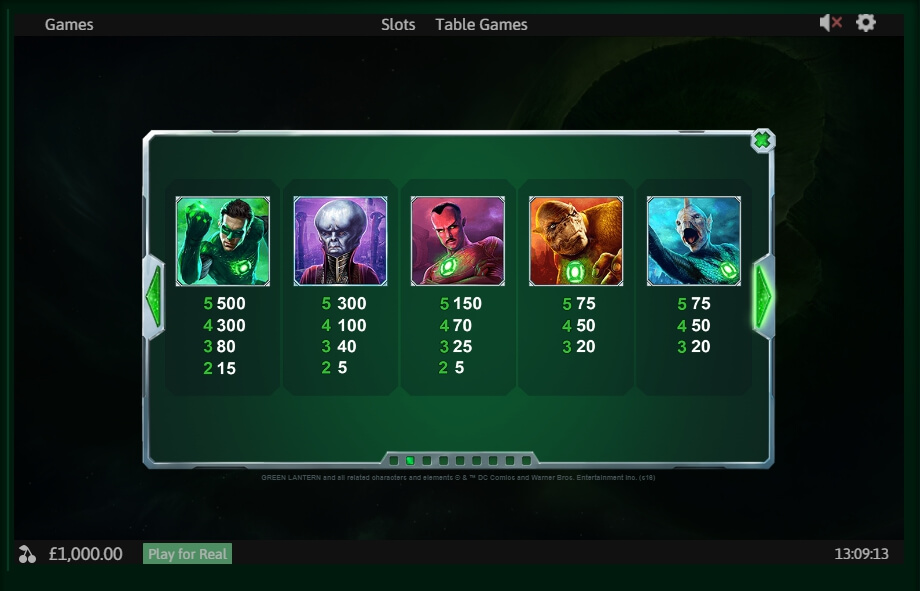
Task: Go to the previous paytable page
Action: (x=154, y=296)
